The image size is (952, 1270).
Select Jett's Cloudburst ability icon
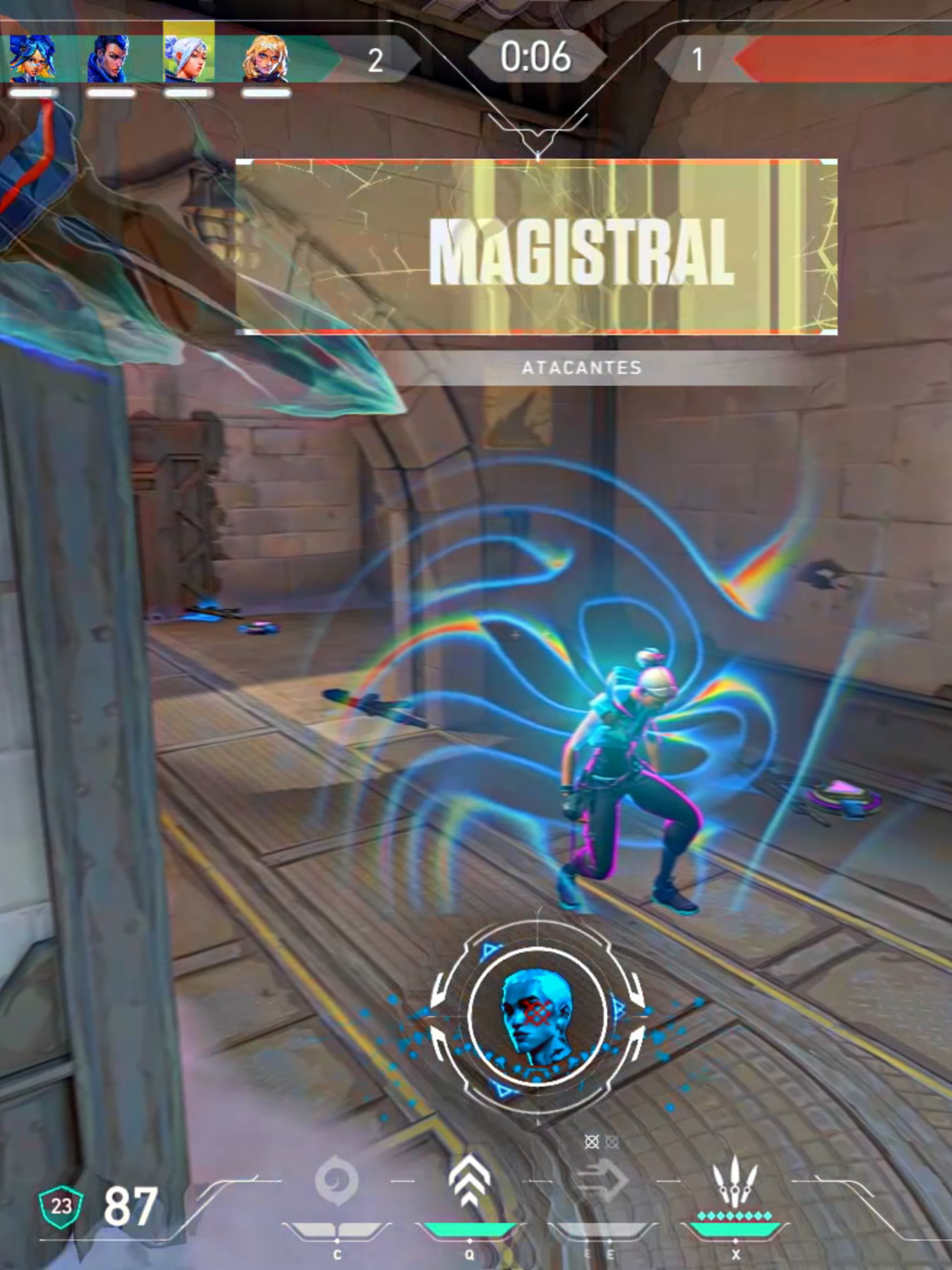[x=338, y=1180]
